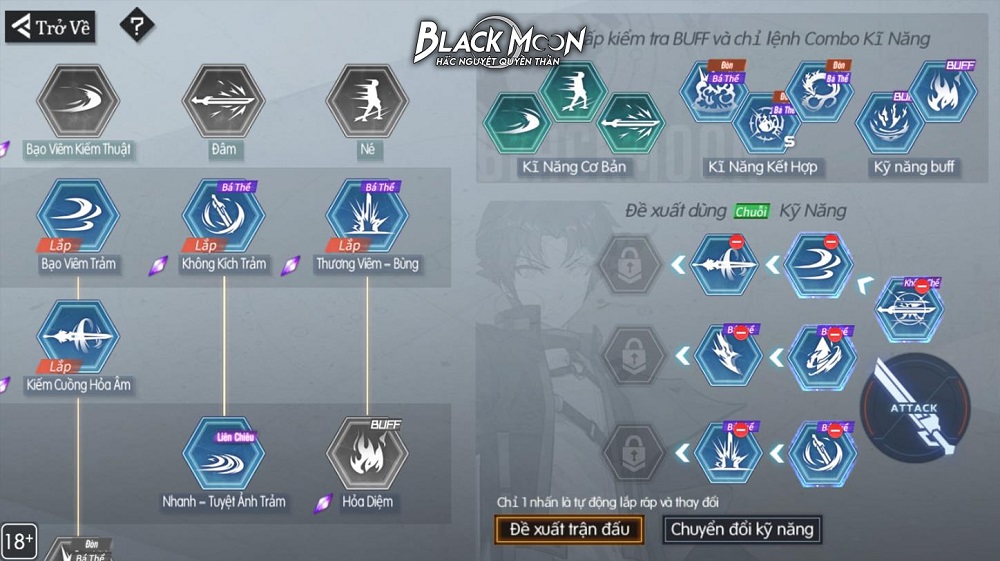
Task: Pick the Không Kích Trảm skill
Action: 223,217
